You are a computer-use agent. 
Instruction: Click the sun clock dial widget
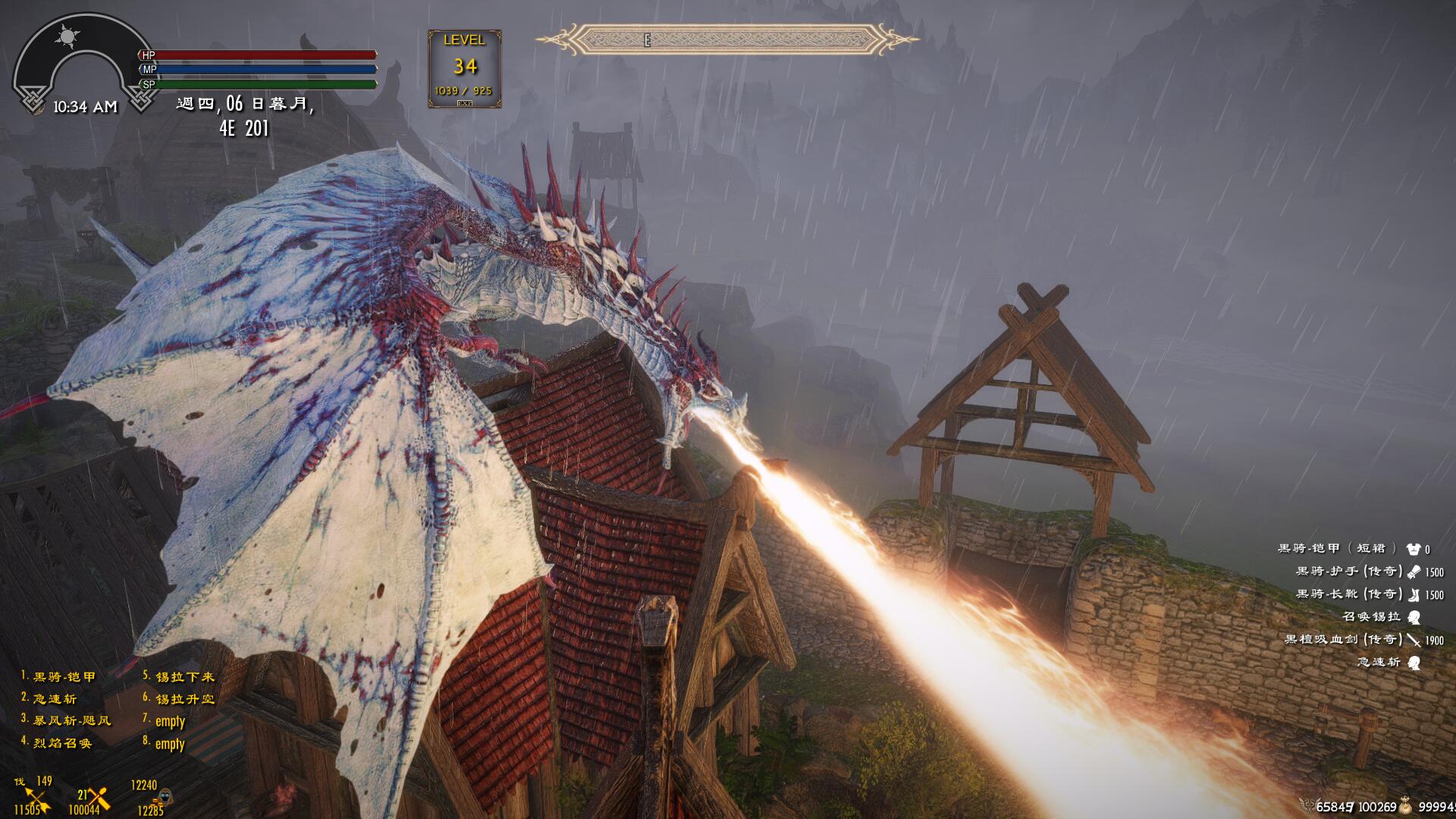pyautogui.click(x=70, y=38)
